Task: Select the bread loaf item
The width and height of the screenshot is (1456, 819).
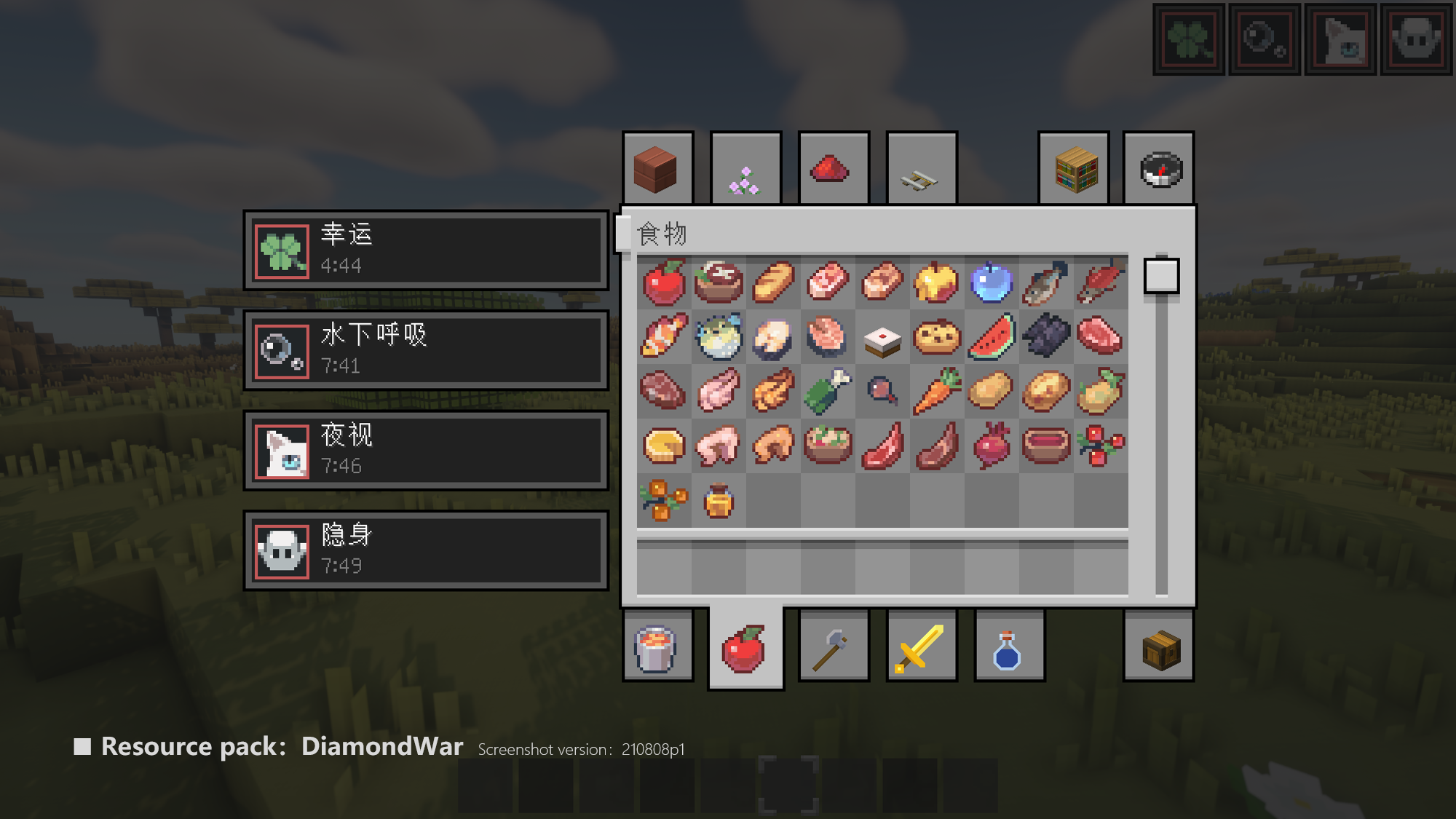Action: [x=772, y=282]
